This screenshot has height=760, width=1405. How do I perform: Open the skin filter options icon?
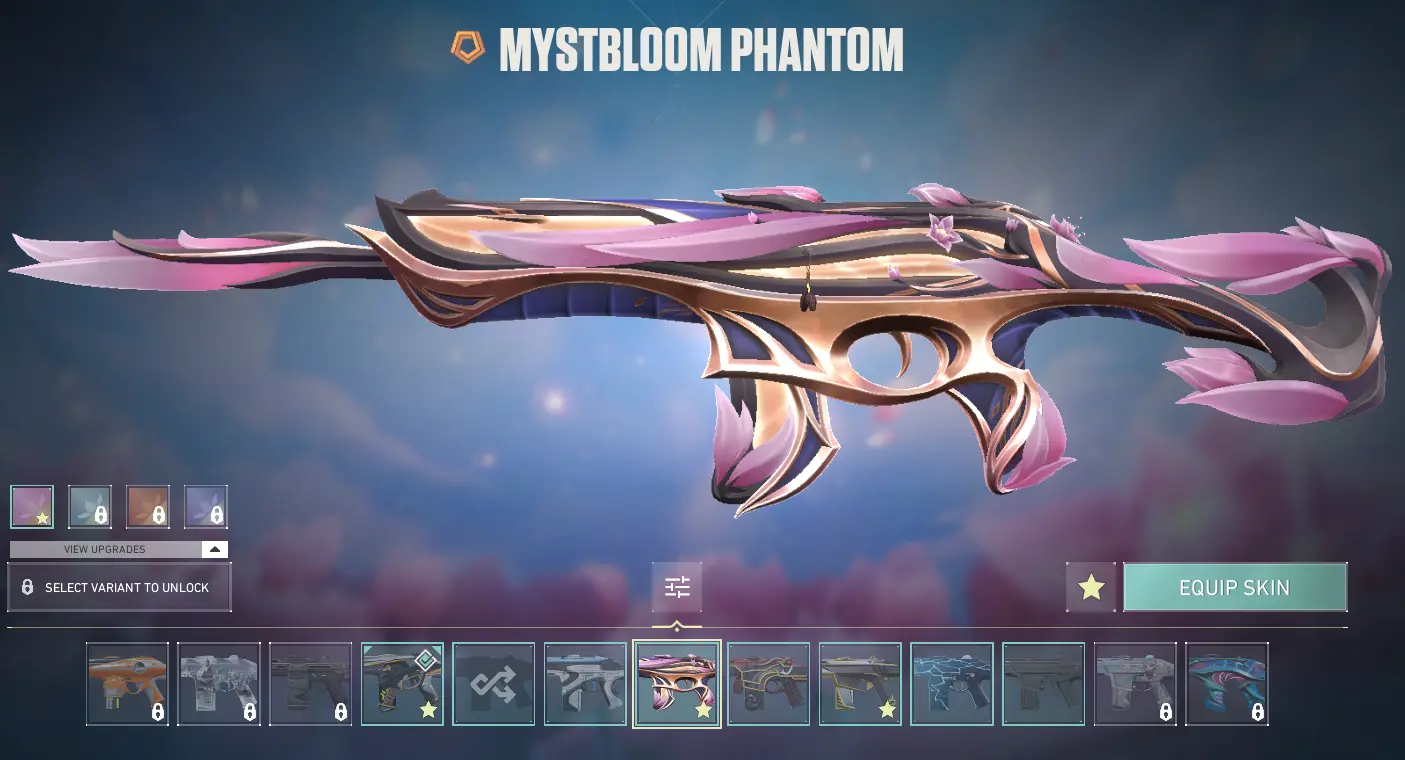[x=677, y=587]
